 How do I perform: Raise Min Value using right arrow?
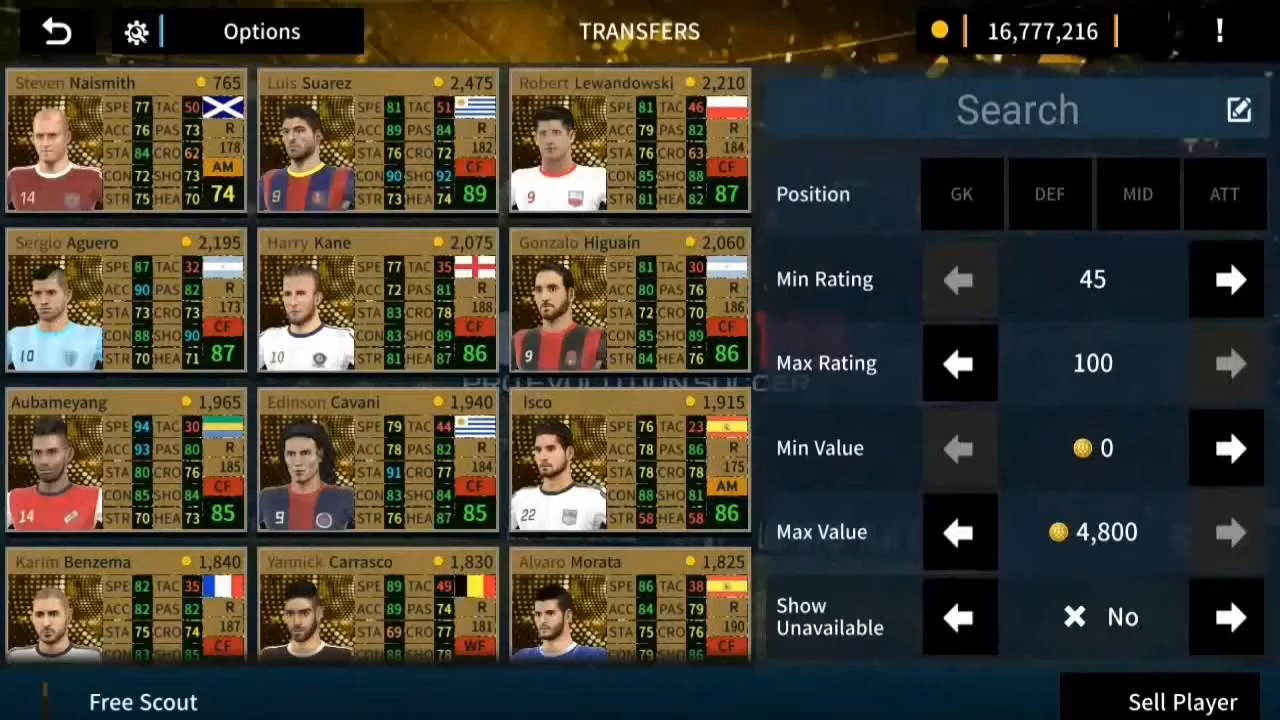1229,448
